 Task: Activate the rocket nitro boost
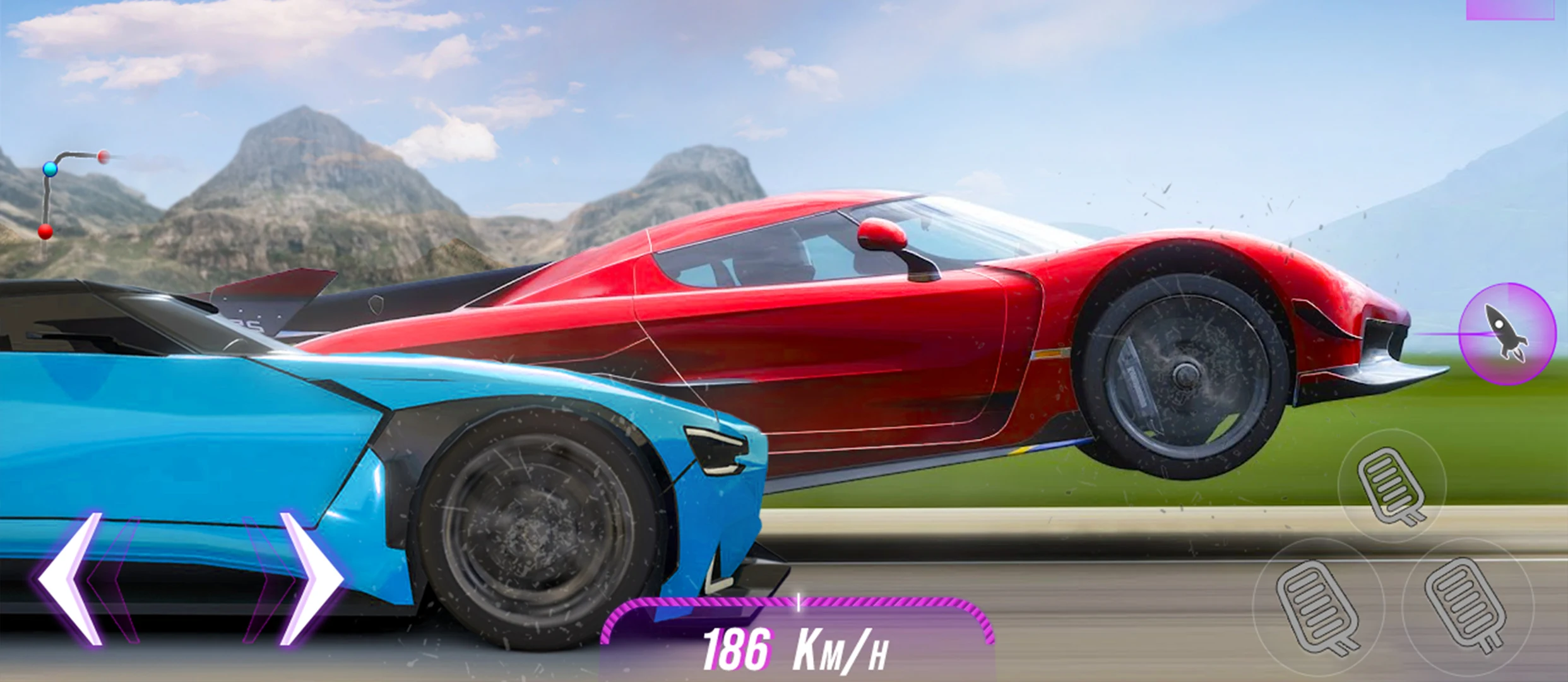pos(1506,333)
